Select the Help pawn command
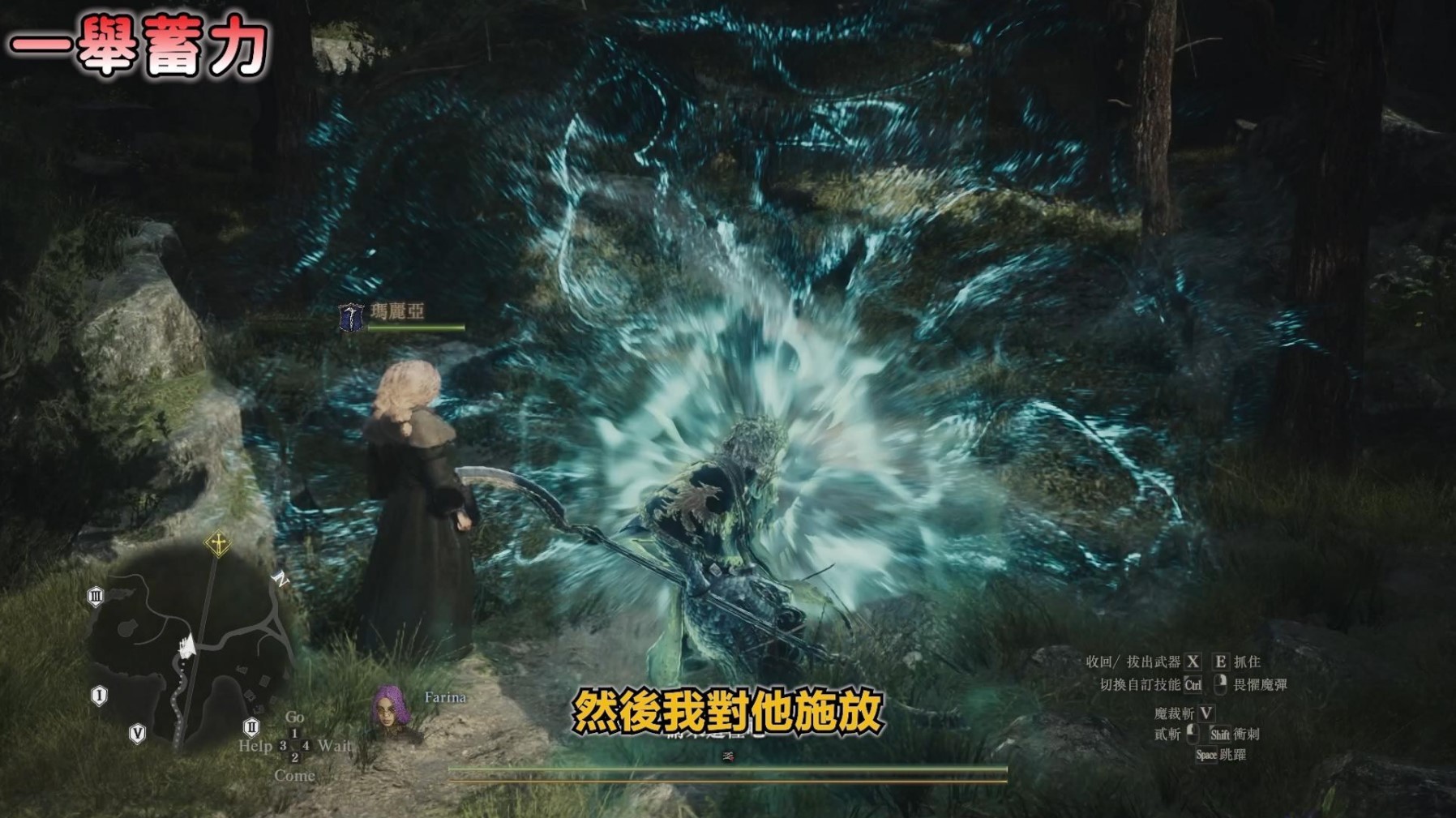Screen dimensions: 1456x818 tap(257, 745)
